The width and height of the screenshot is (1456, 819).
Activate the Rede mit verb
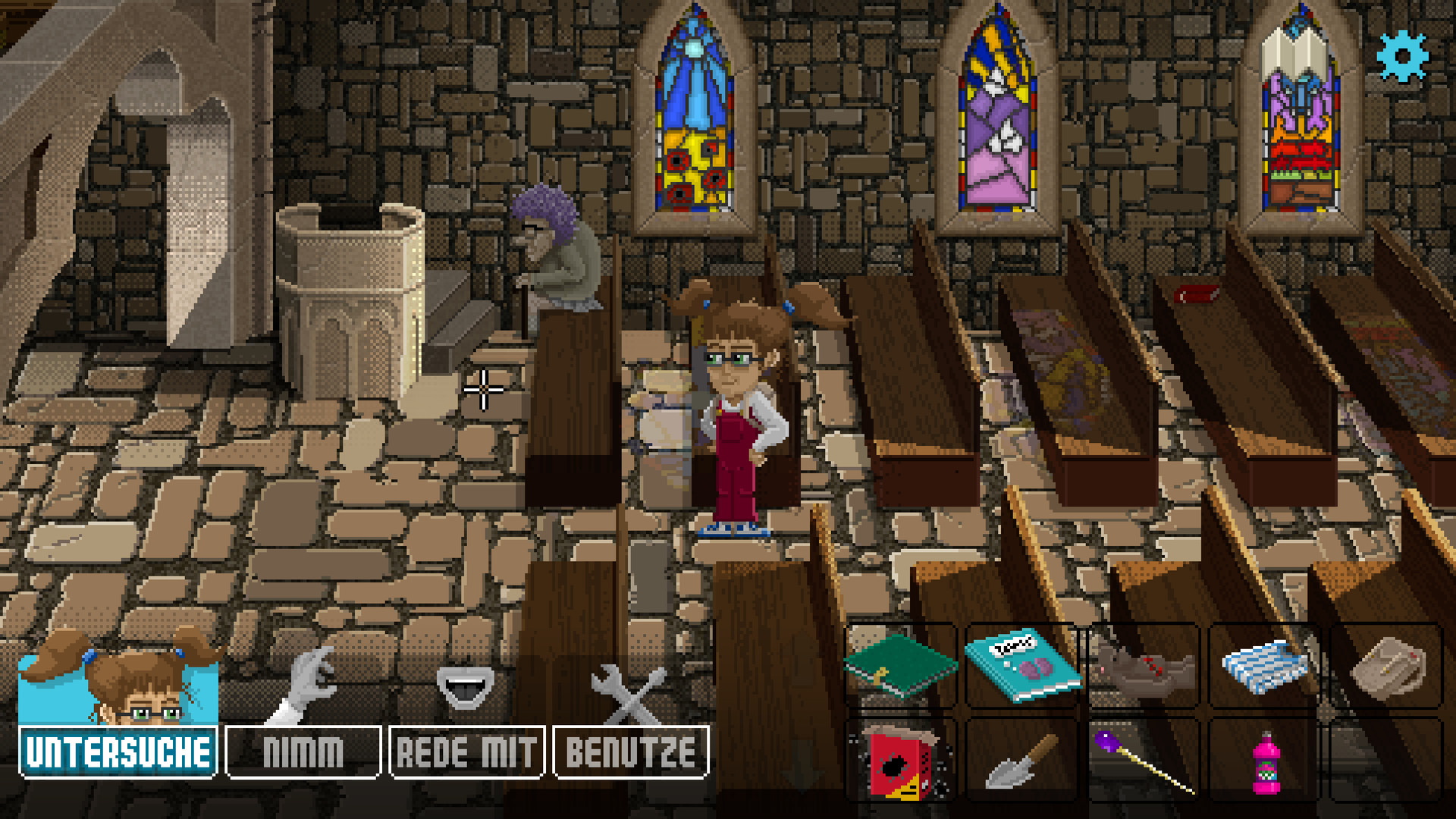click(x=466, y=752)
